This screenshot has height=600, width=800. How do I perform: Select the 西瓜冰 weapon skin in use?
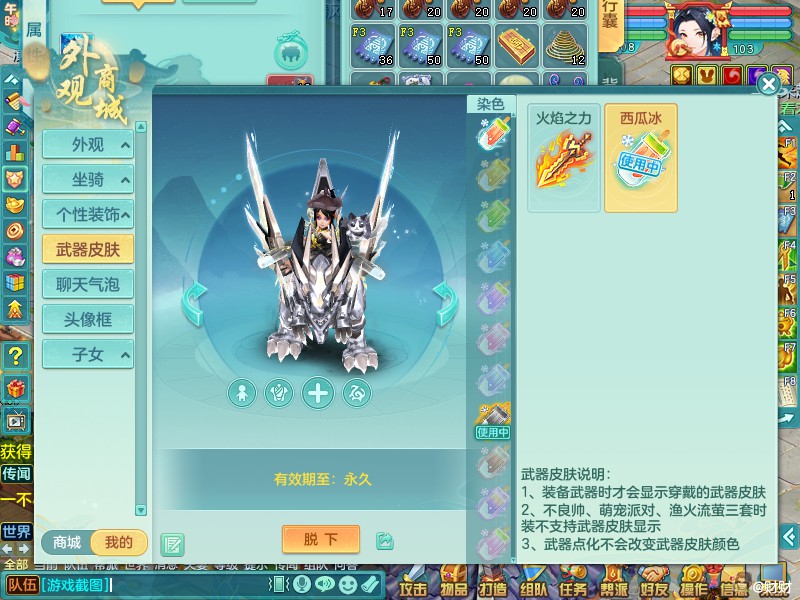640,157
